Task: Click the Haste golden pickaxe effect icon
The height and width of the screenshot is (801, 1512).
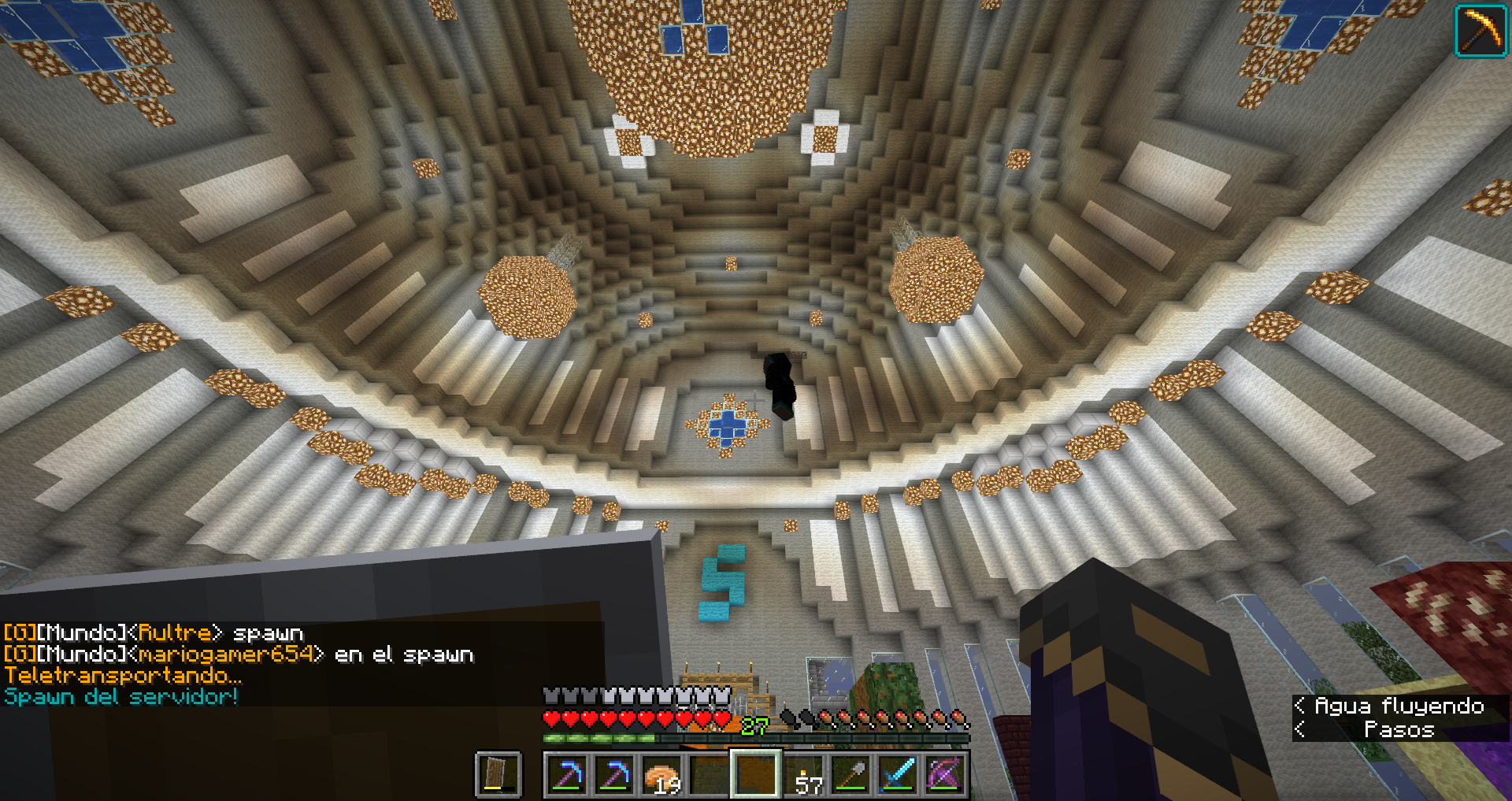Action: (x=1480, y=31)
